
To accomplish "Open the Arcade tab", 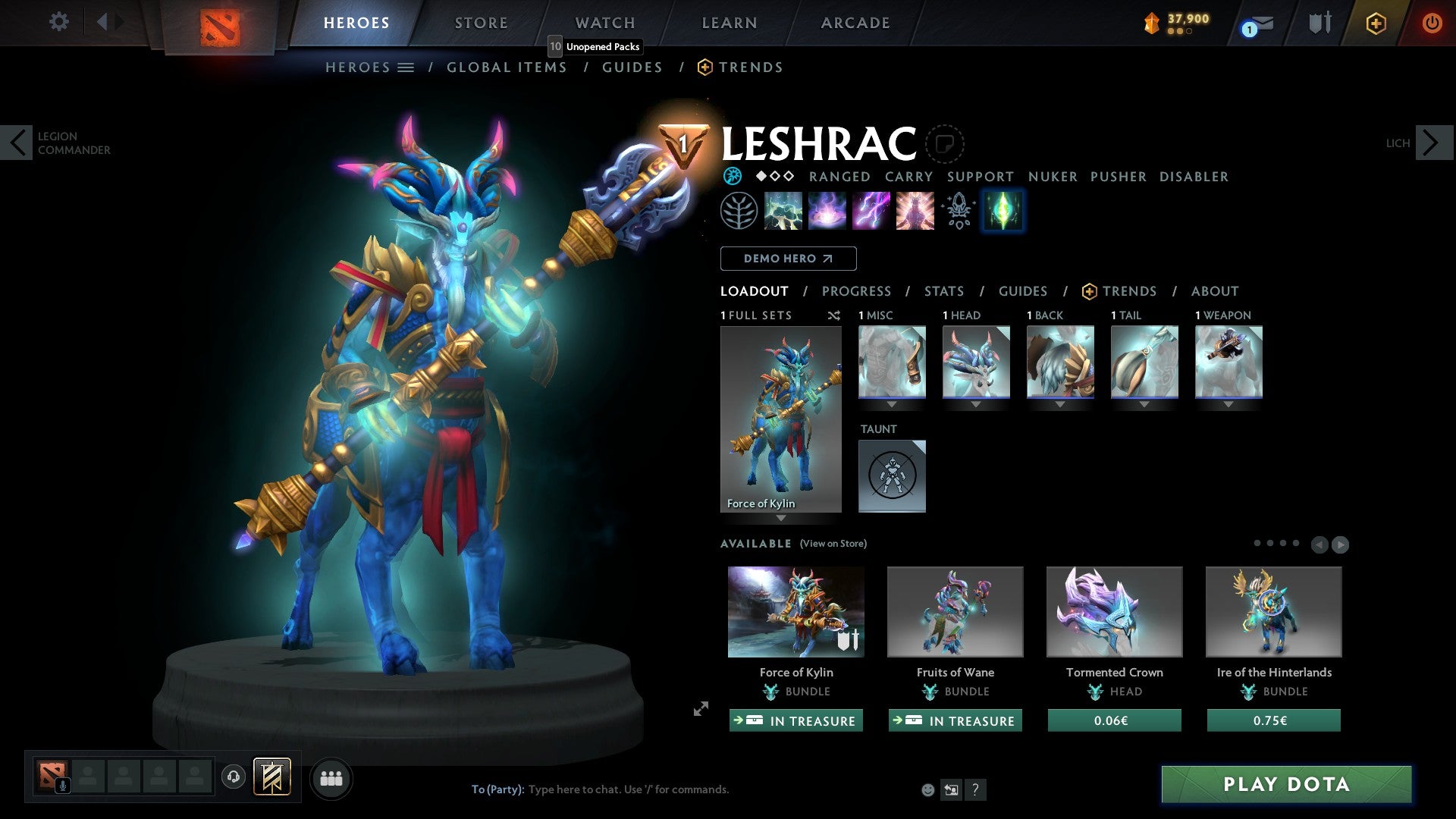I will (x=855, y=23).
